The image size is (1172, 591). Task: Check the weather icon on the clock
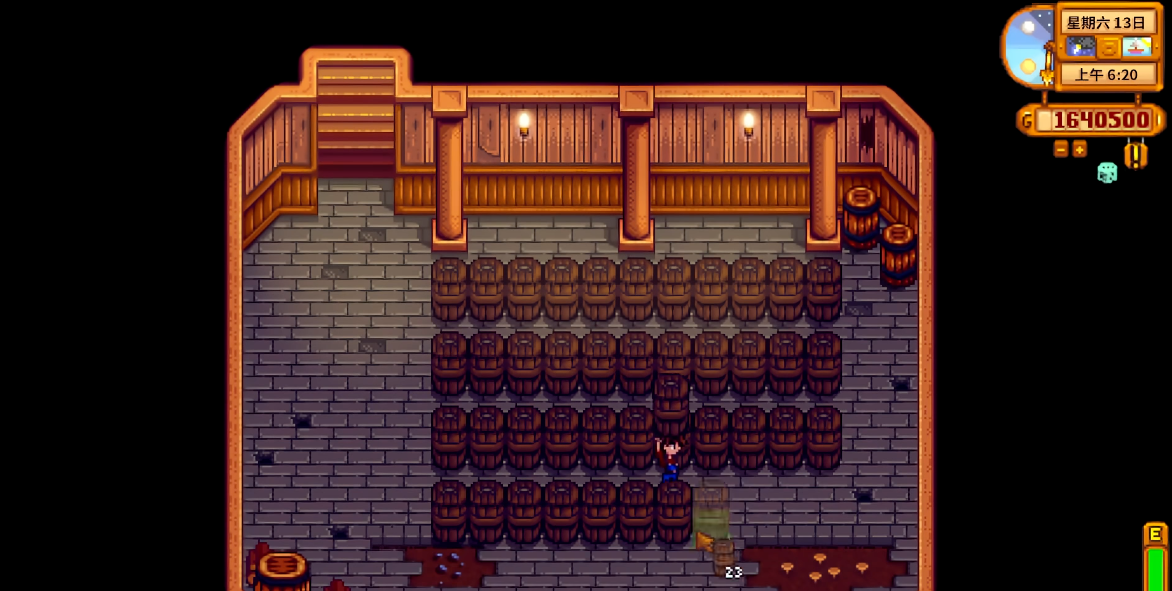pyautogui.click(x=1081, y=47)
